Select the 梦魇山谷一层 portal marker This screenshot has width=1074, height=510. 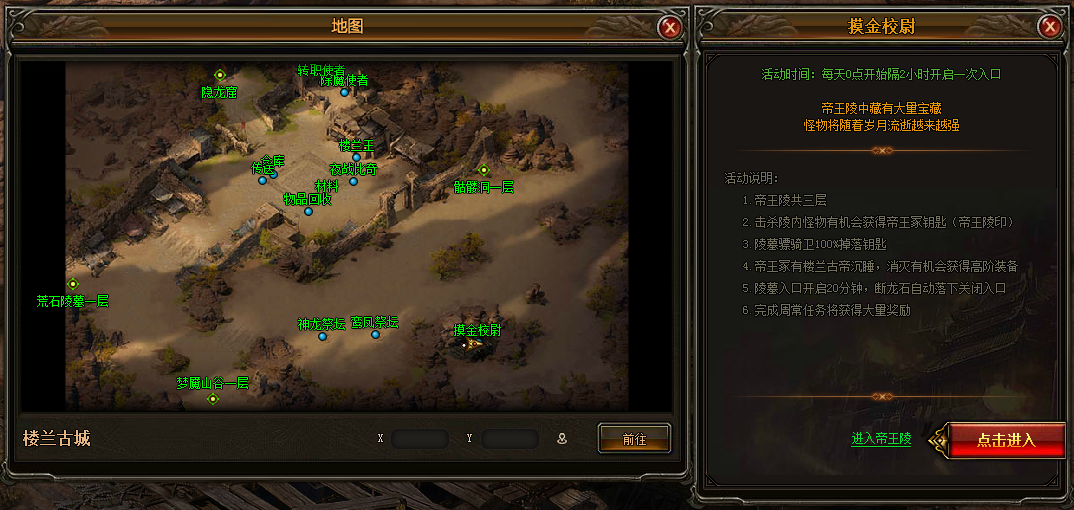[212, 399]
